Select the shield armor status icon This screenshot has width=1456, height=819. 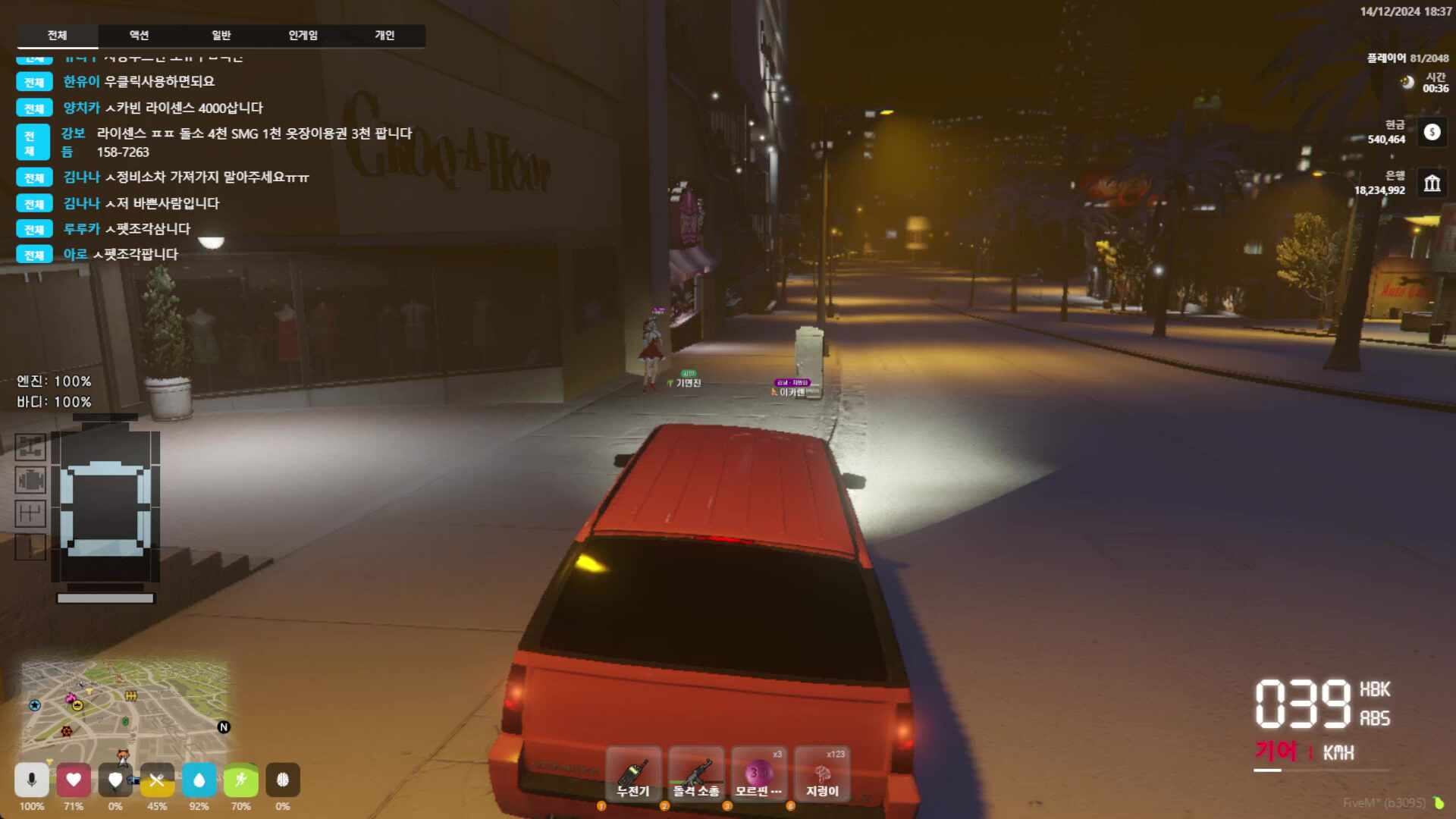(x=115, y=780)
